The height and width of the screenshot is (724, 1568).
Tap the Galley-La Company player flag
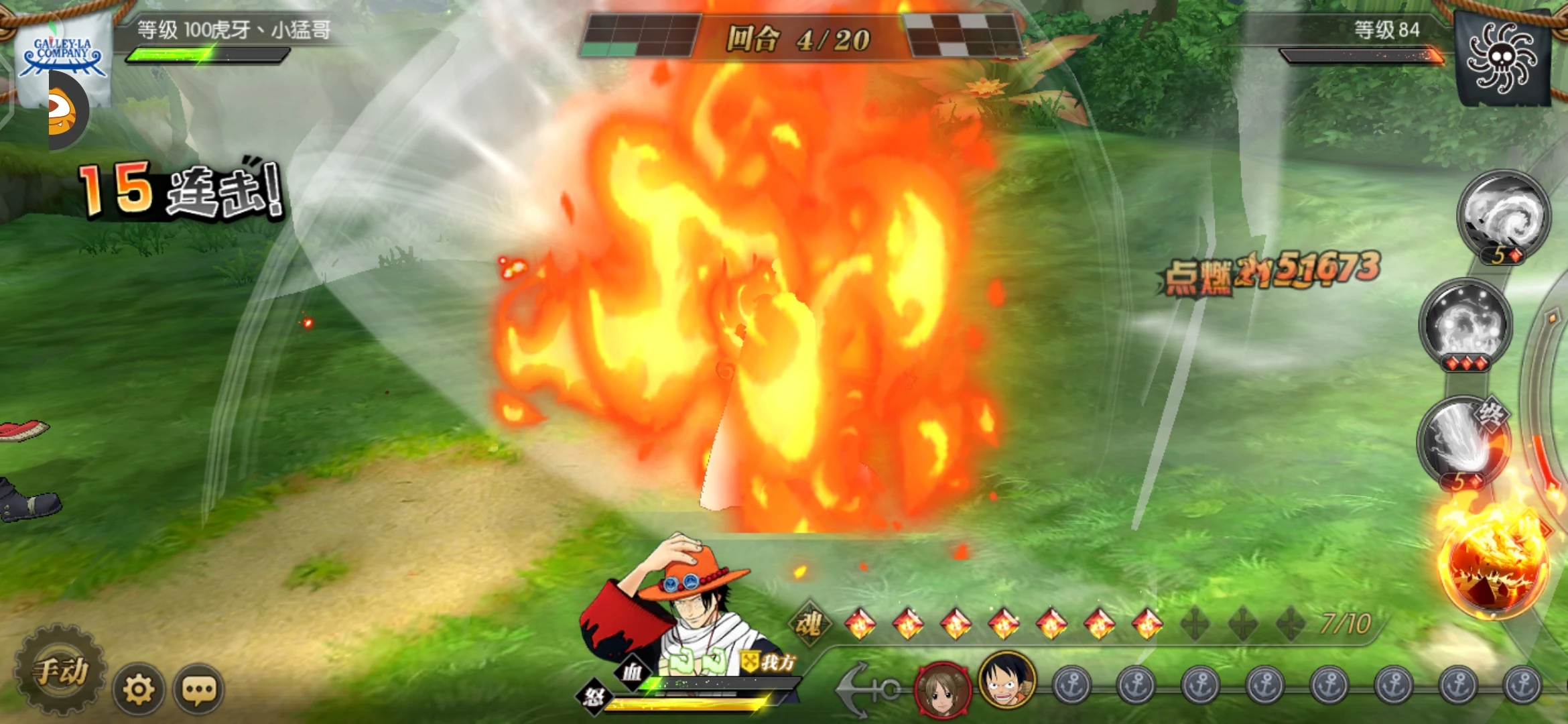click(64, 57)
